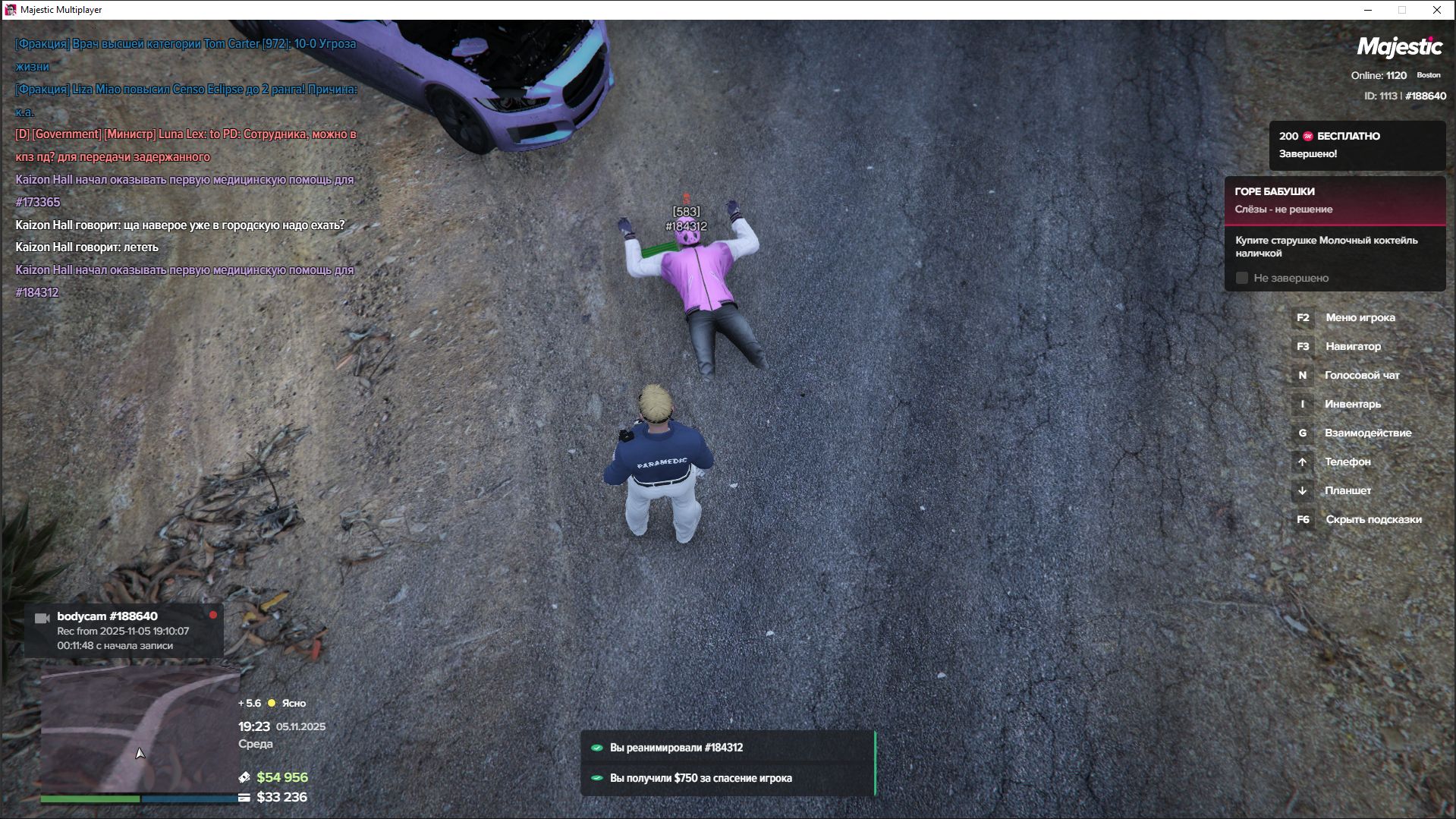Click the bodycam recording widget

124,631
